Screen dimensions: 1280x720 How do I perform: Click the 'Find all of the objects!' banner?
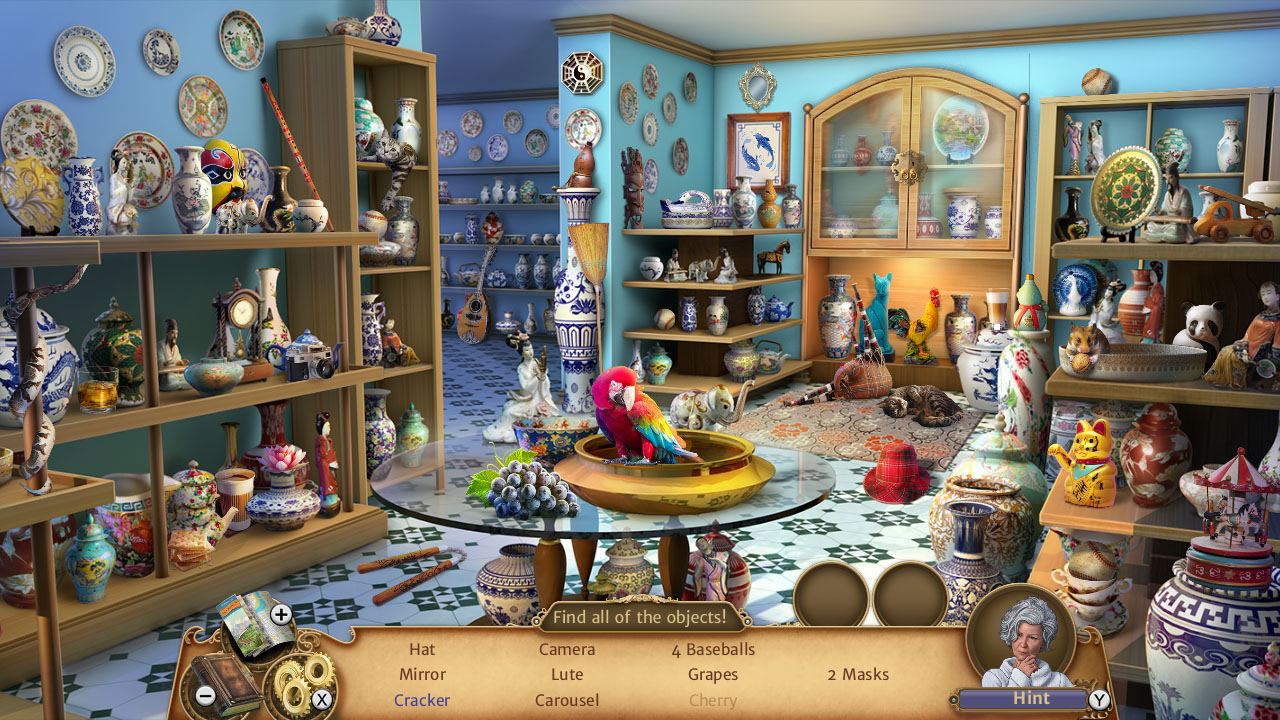(640, 618)
